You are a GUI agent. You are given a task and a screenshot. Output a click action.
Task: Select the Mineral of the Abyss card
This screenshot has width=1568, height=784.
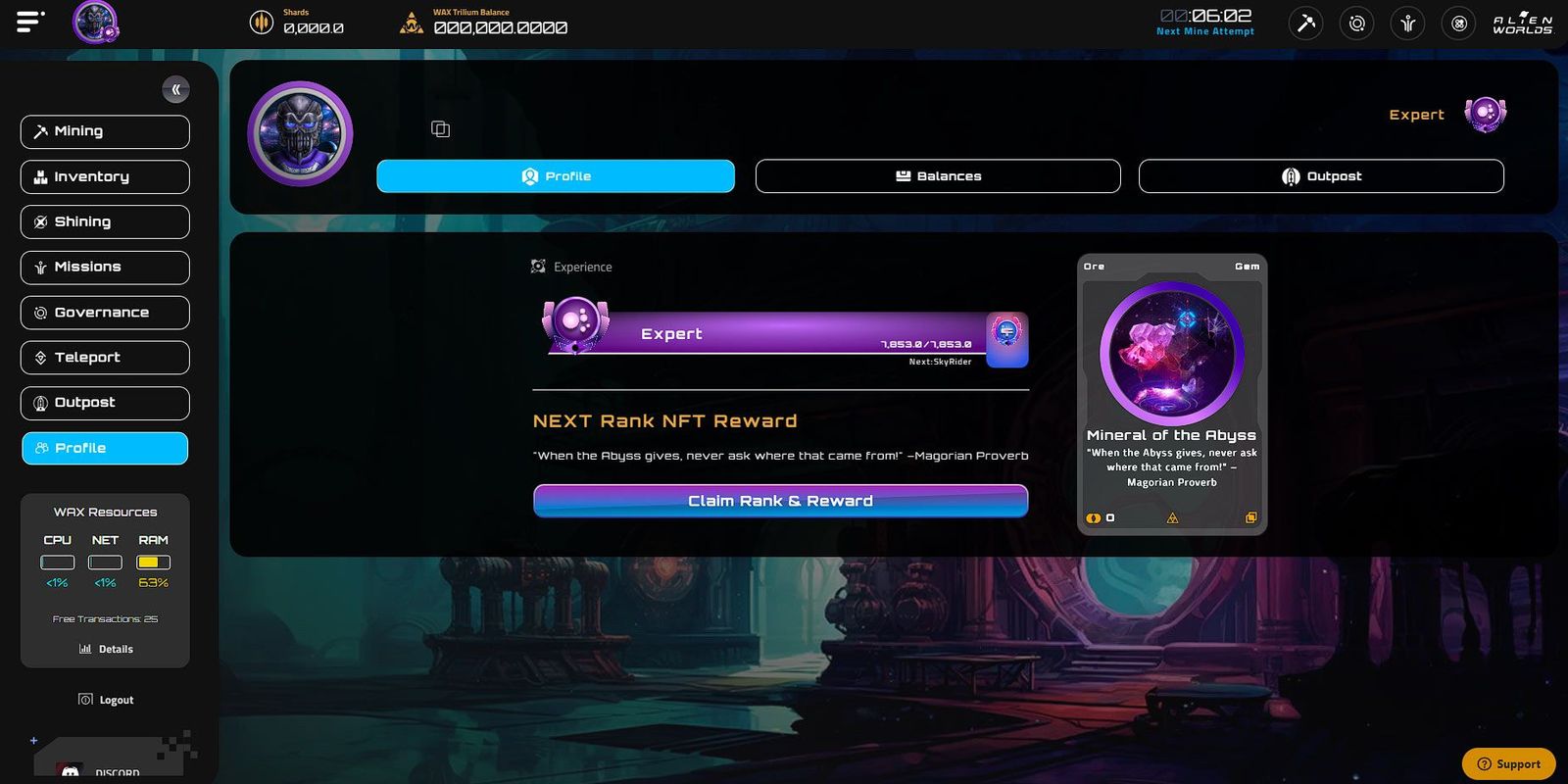[x=1171, y=392]
